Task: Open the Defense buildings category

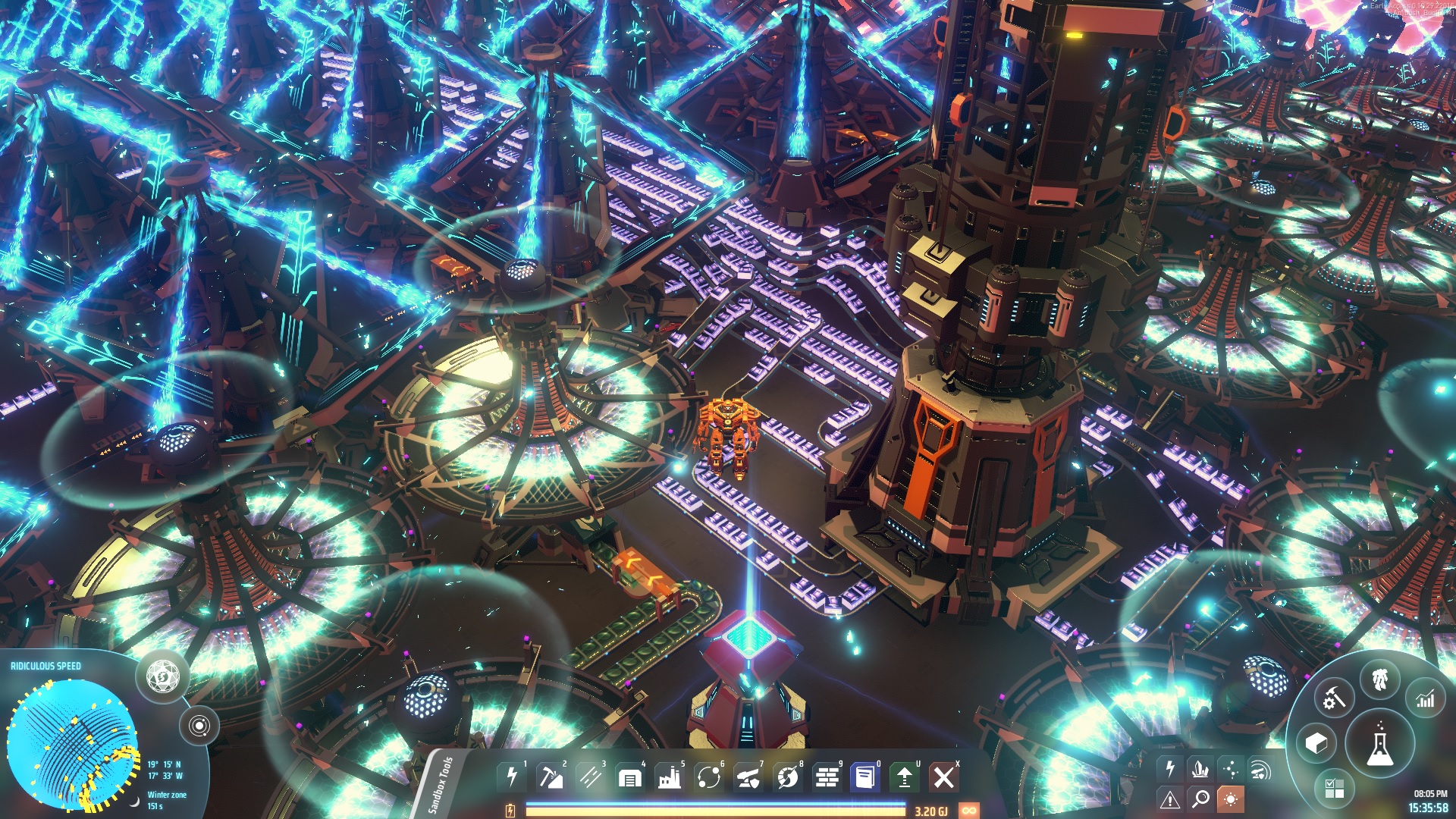Action: click(x=748, y=777)
